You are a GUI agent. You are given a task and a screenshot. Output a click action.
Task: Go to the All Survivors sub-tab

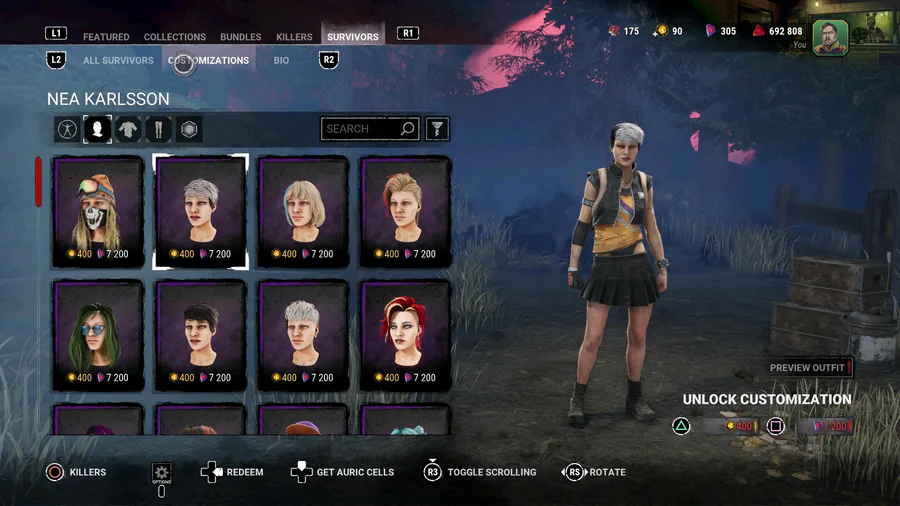[118, 60]
